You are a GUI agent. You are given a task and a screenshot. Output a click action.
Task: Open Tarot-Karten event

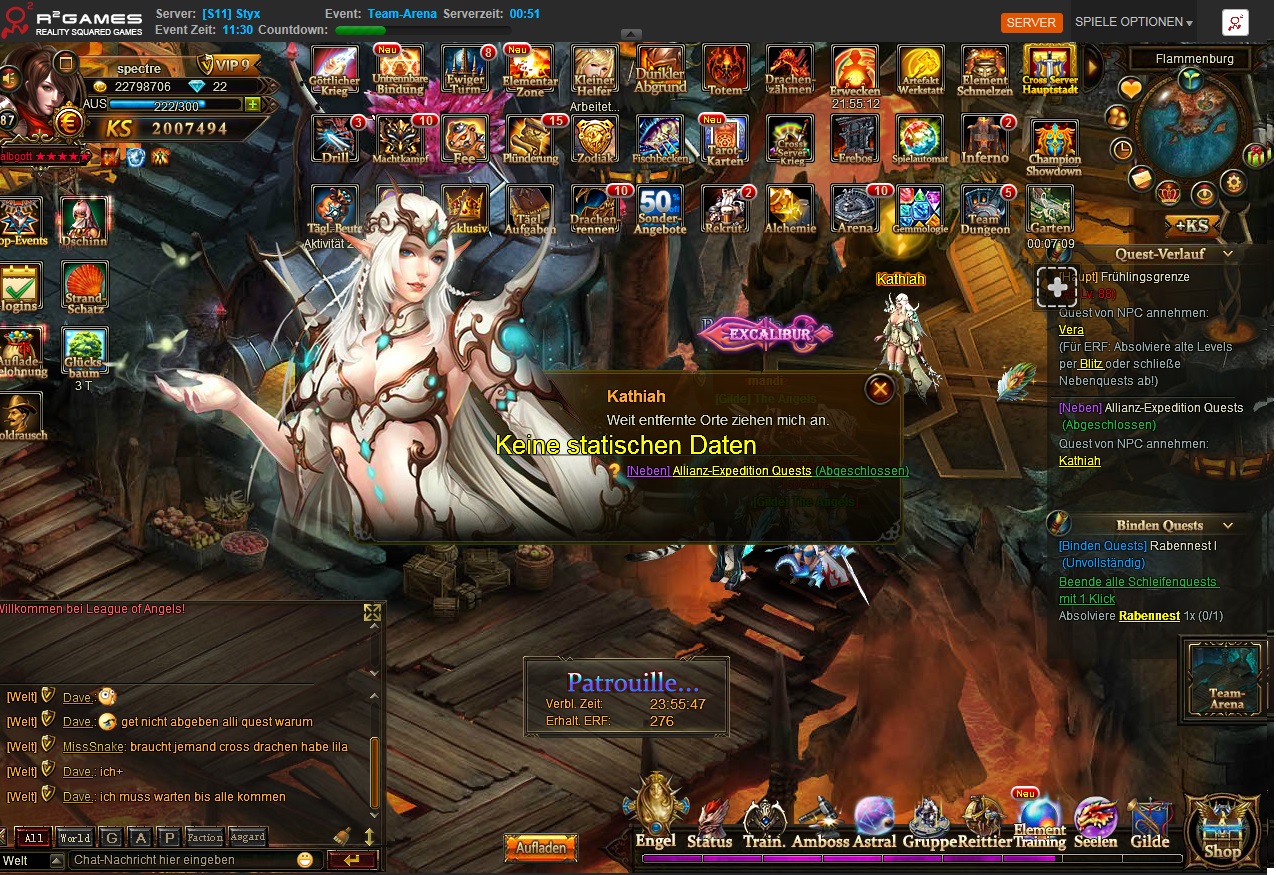click(x=725, y=140)
